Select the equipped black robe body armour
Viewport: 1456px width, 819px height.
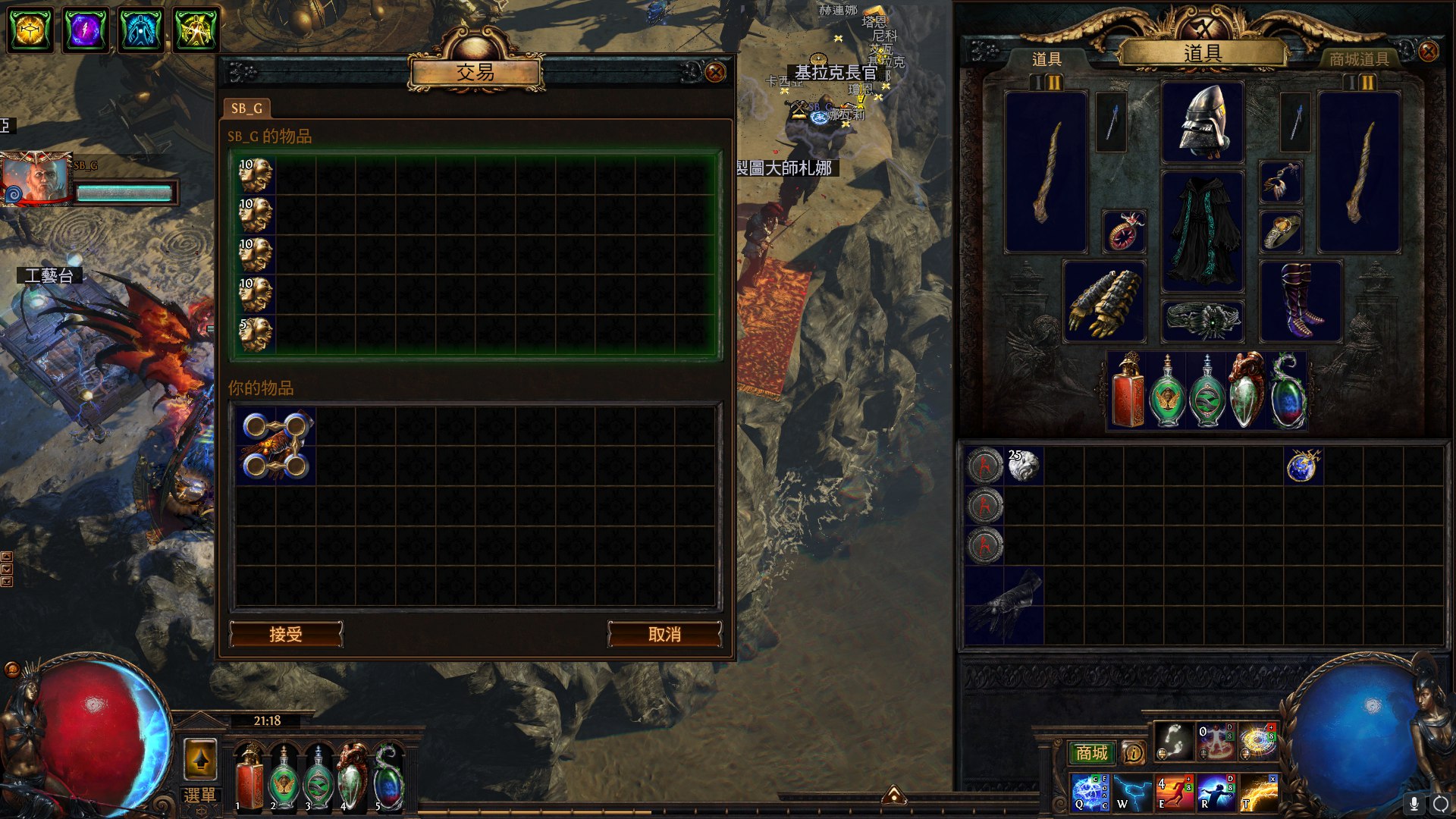click(x=1203, y=231)
